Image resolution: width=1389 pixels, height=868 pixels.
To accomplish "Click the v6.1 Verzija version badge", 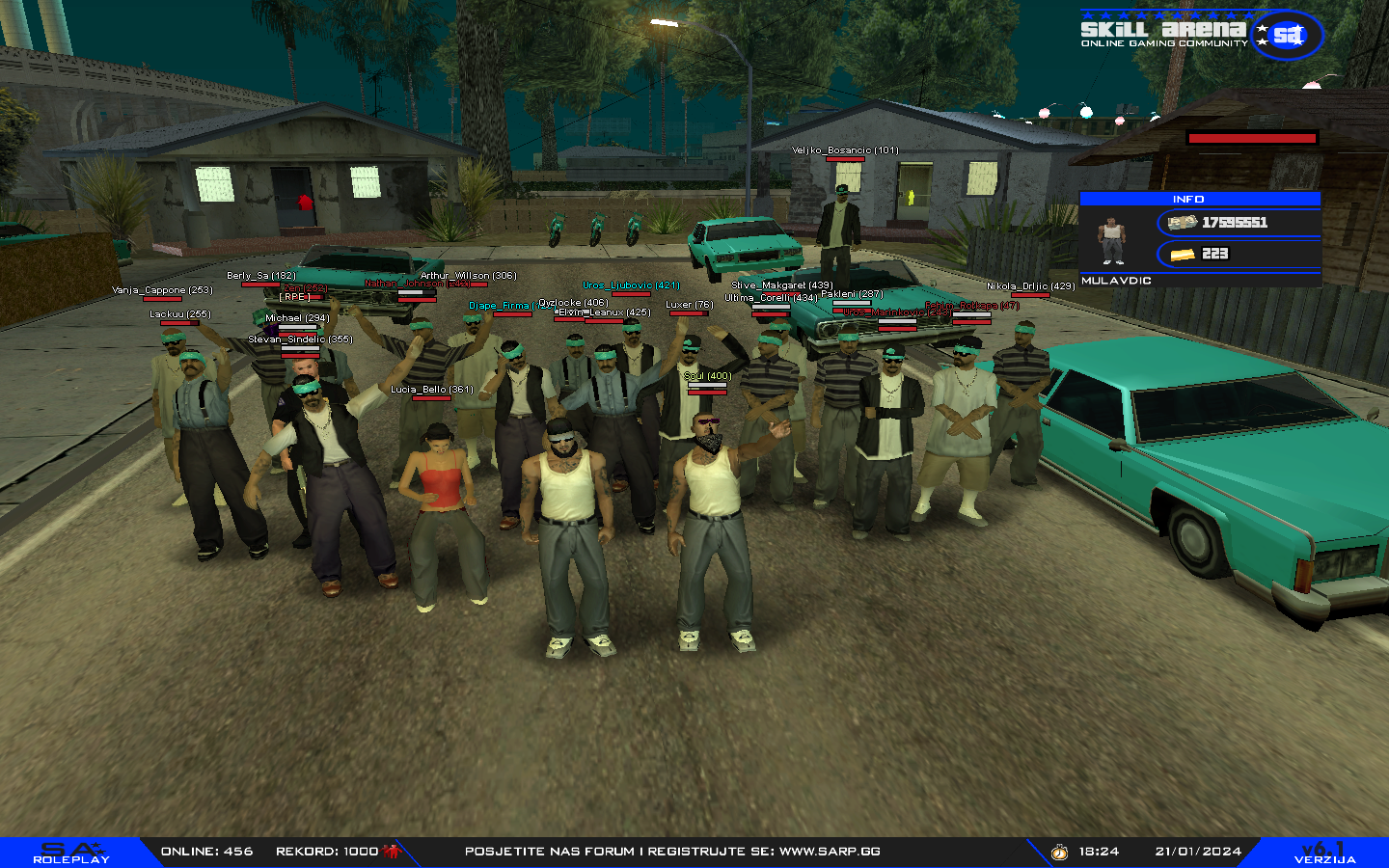I will point(1324,853).
